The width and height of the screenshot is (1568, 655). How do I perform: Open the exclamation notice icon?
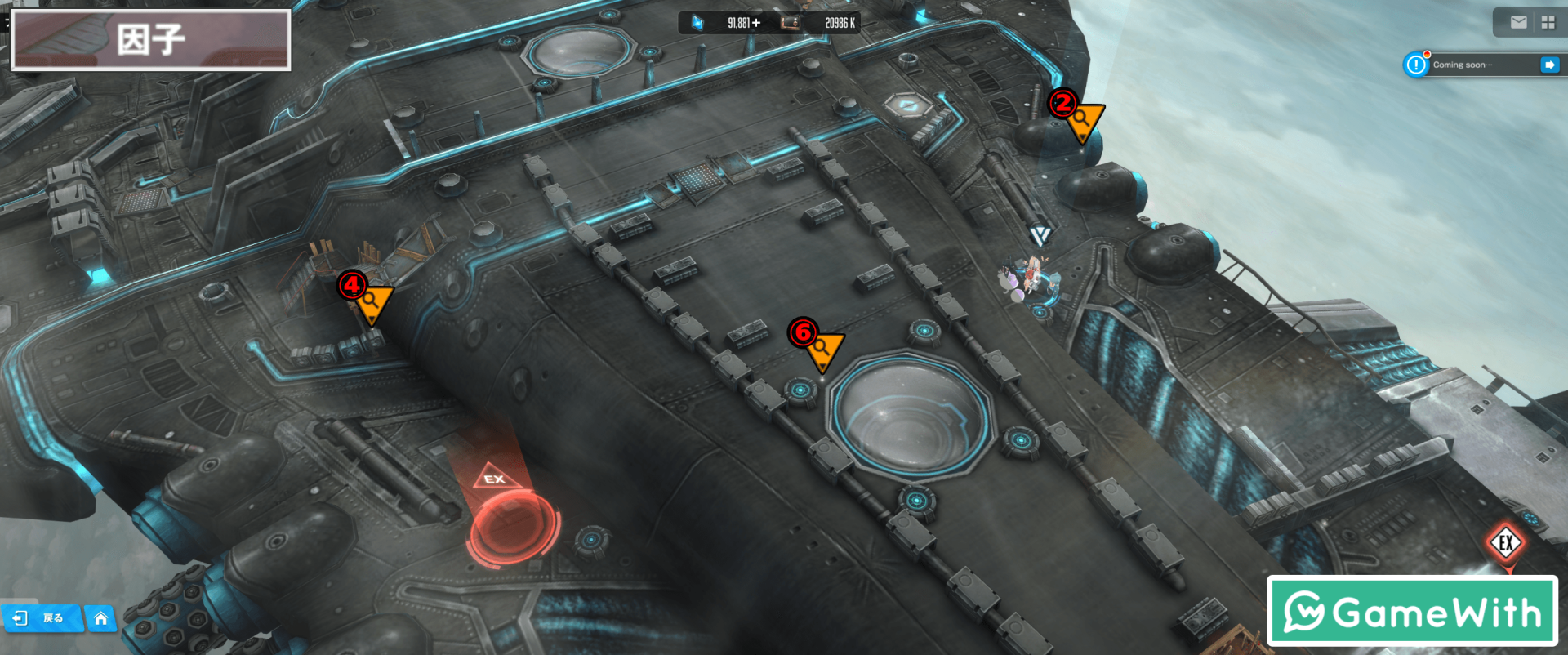coord(1416,65)
